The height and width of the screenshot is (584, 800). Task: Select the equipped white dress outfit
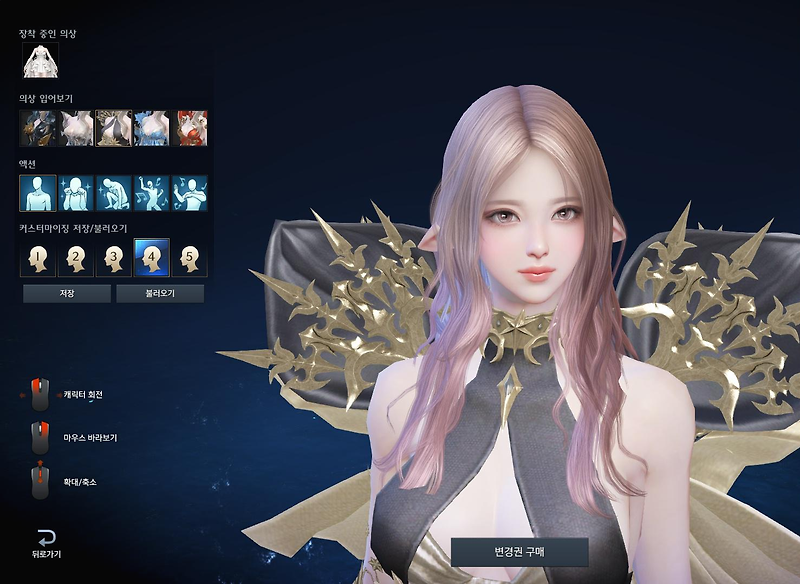coord(41,60)
